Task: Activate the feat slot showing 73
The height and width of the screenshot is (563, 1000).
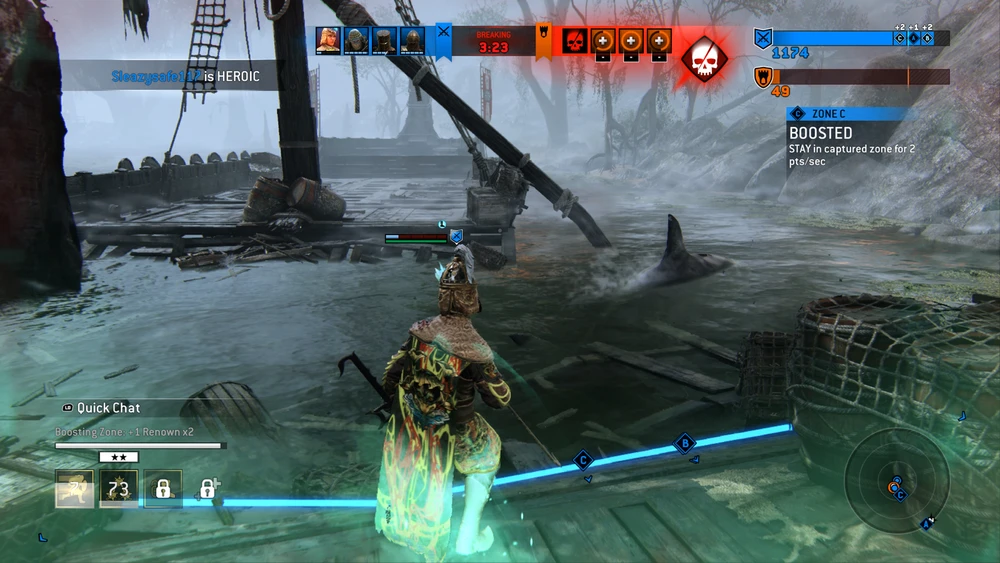Action: pyautogui.click(x=119, y=488)
